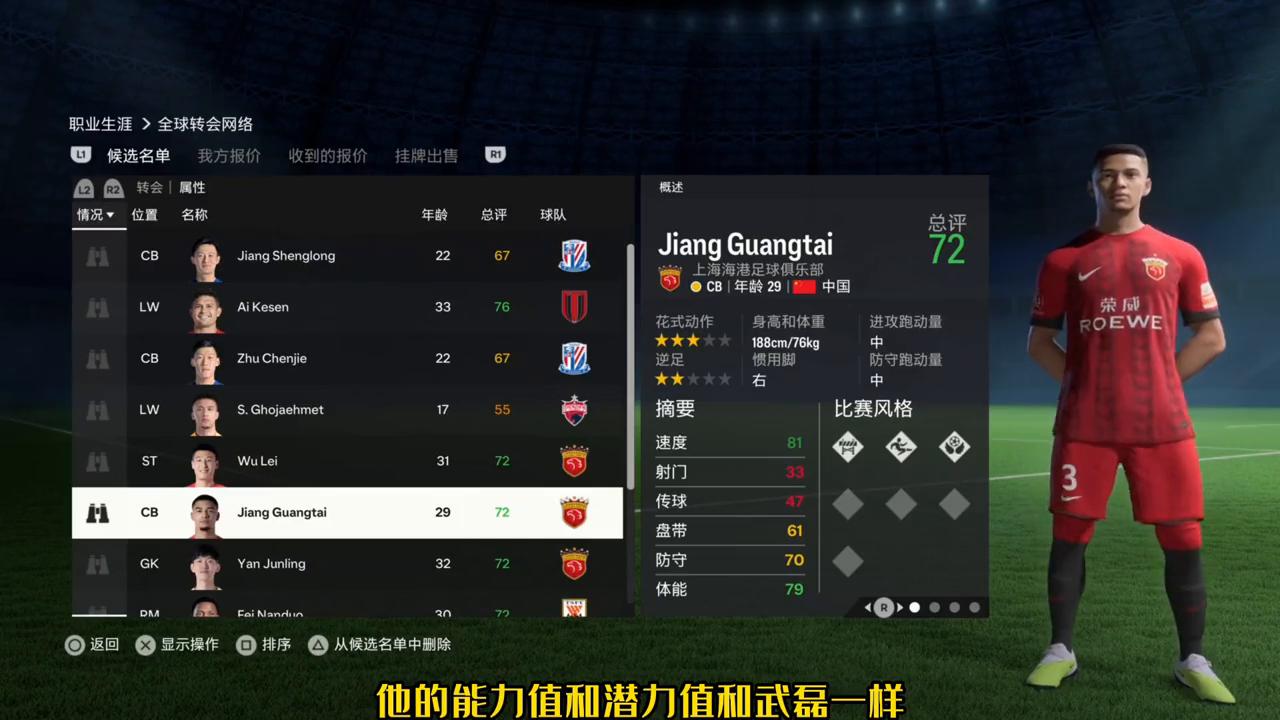
Task: Select the hurdle jockey playstyle icon
Action: click(847, 447)
